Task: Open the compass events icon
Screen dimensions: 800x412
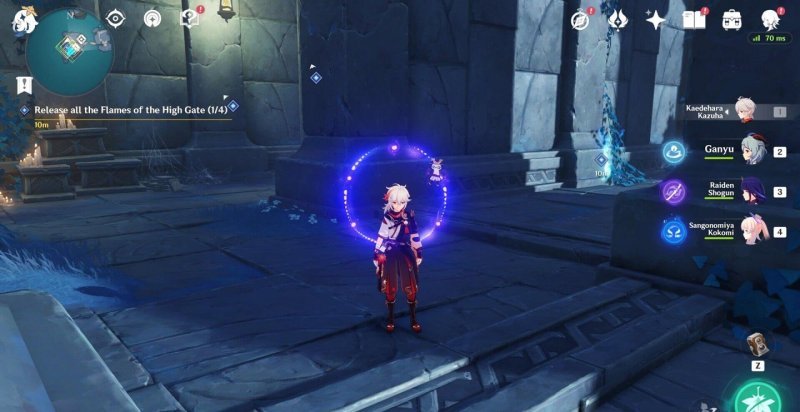Action: pyautogui.click(x=581, y=19)
